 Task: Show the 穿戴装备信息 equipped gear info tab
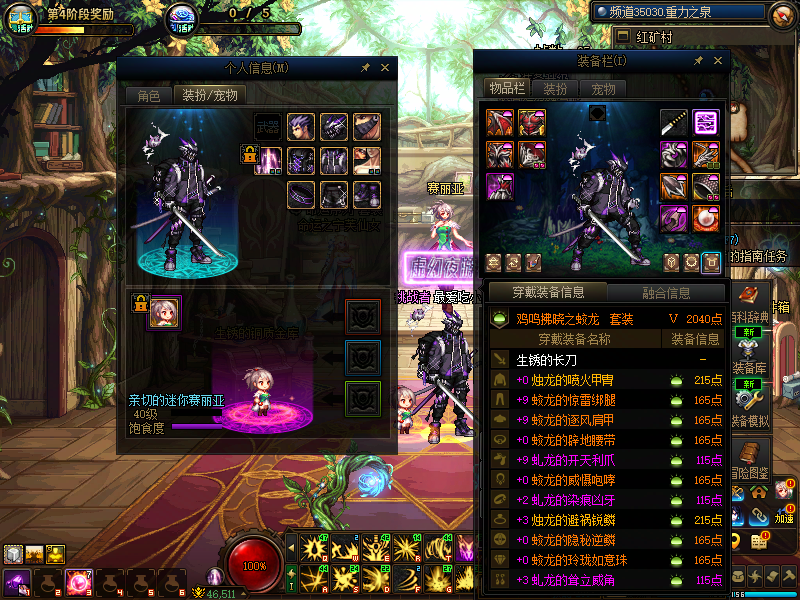[x=547, y=293]
